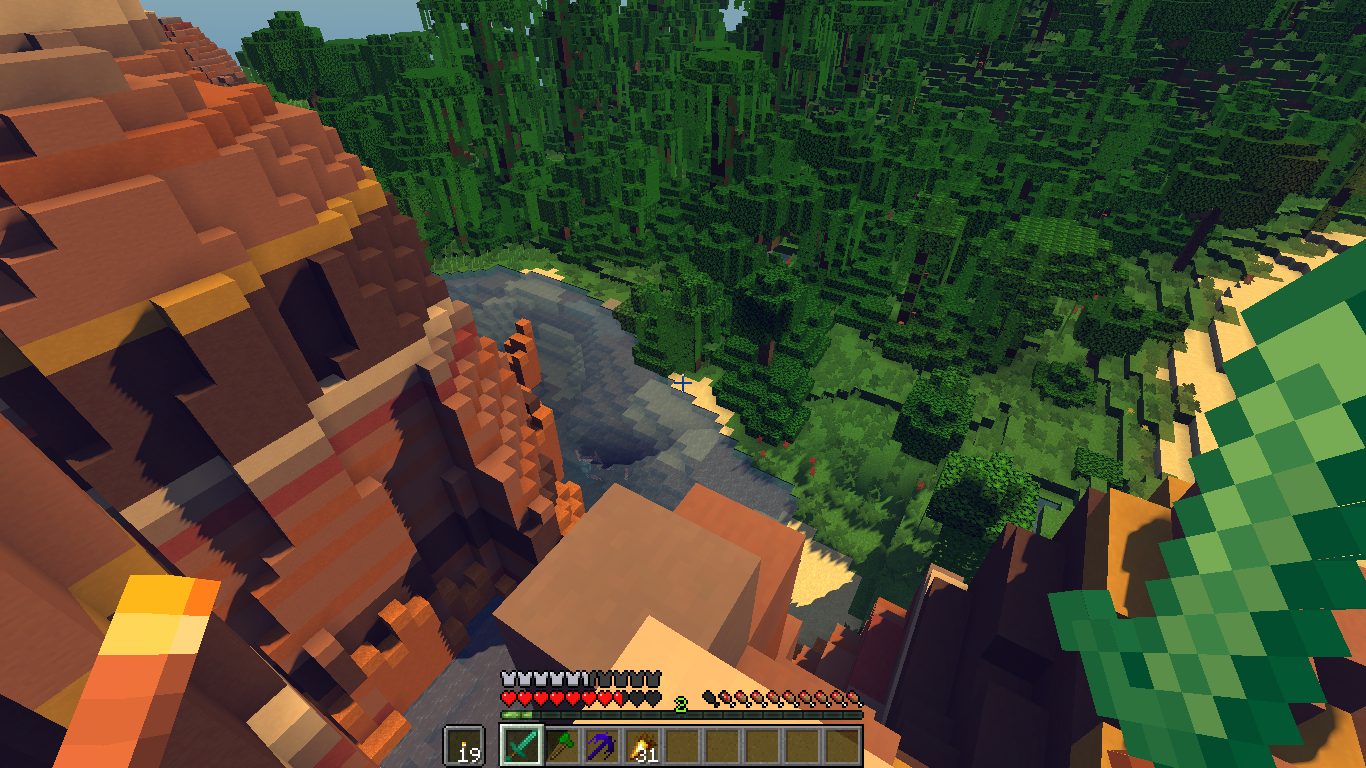Select the green-headed axe in the hotbar
Image resolution: width=1366 pixels, height=768 pixels.
tap(562, 746)
